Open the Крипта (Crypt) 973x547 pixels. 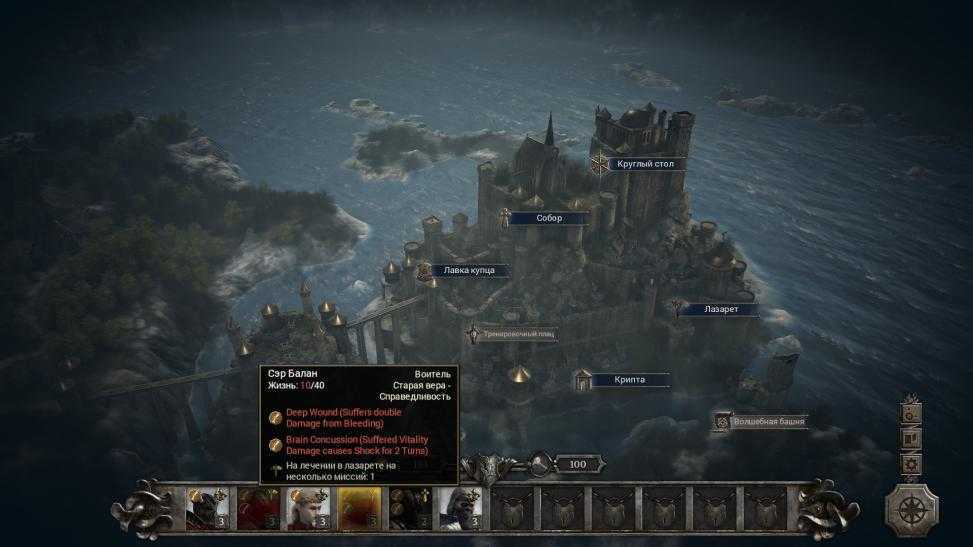point(629,380)
